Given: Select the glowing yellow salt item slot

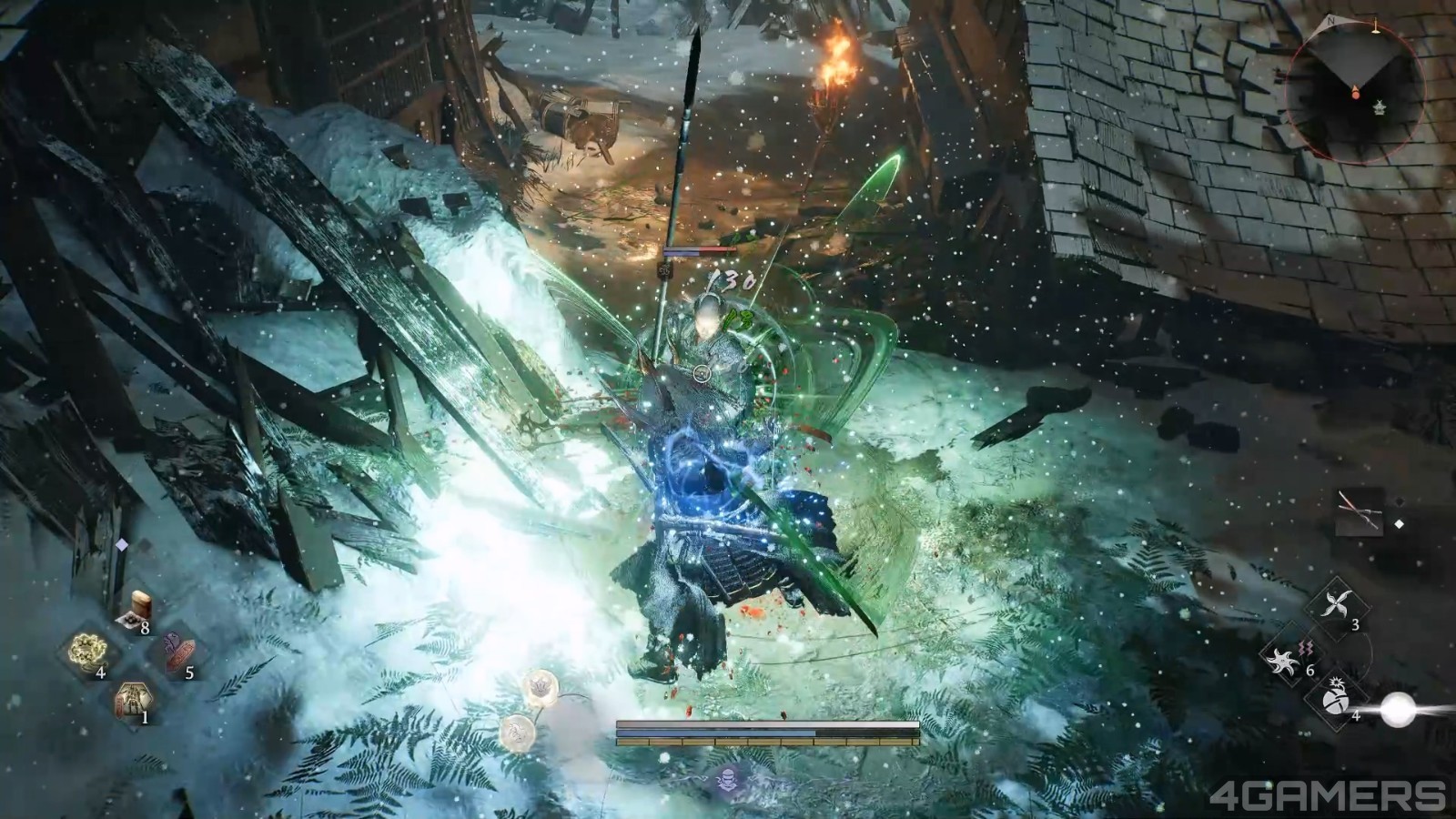Looking at the screenshot, I should coord(89,650).
